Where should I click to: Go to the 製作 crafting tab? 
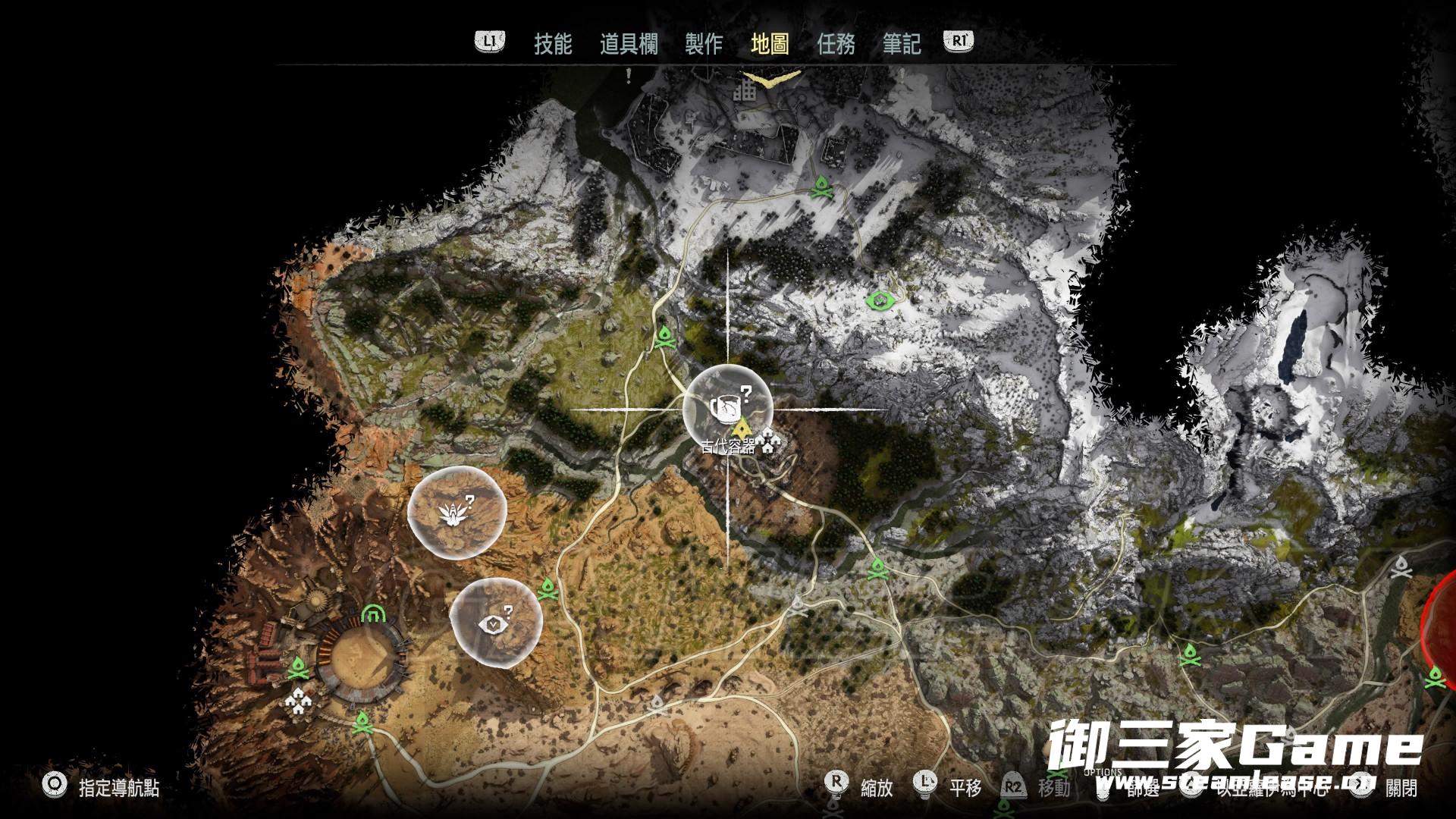coord(703,43)
